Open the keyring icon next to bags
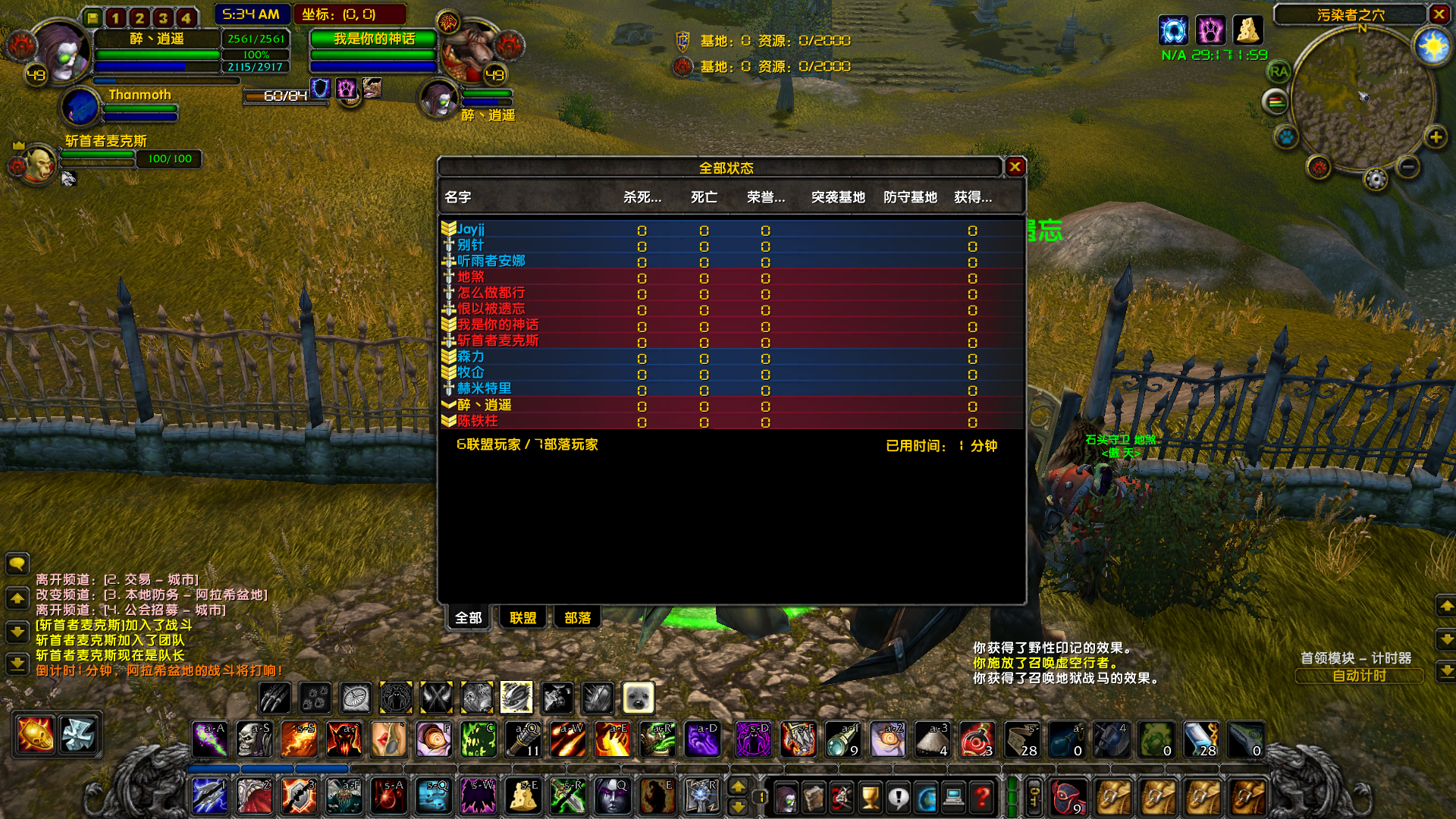The width and height of the screenshot is (1456, 819). click(1033, 796)
